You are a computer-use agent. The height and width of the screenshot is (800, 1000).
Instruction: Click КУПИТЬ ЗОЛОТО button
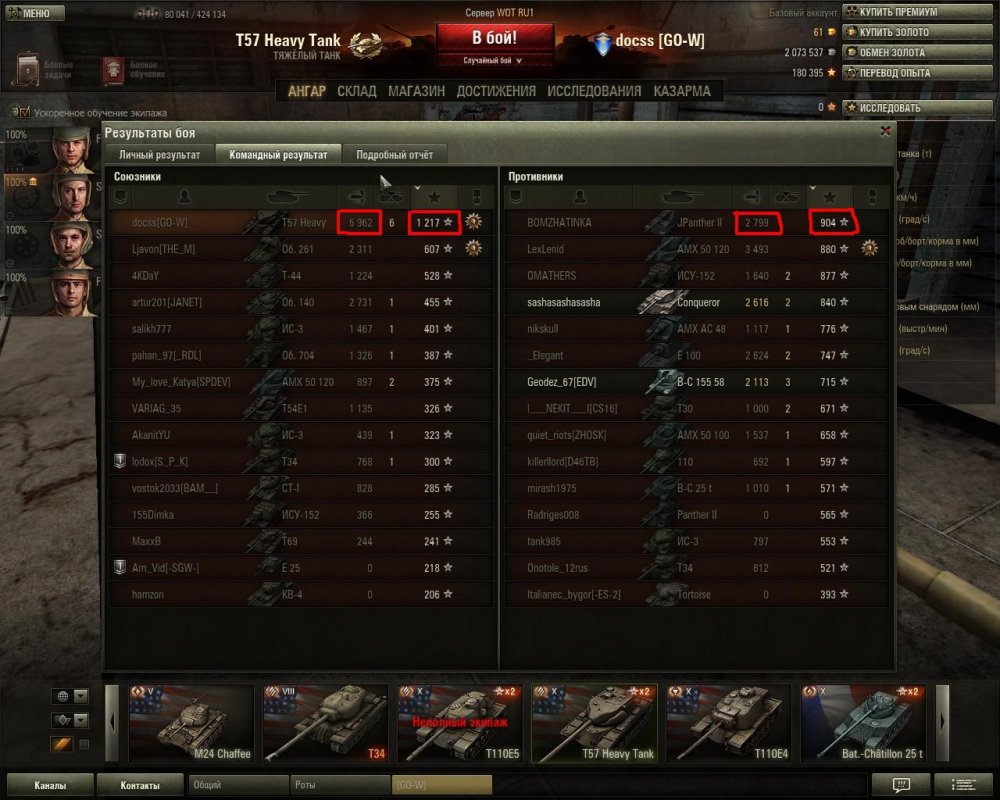click(x=893, y=32)
